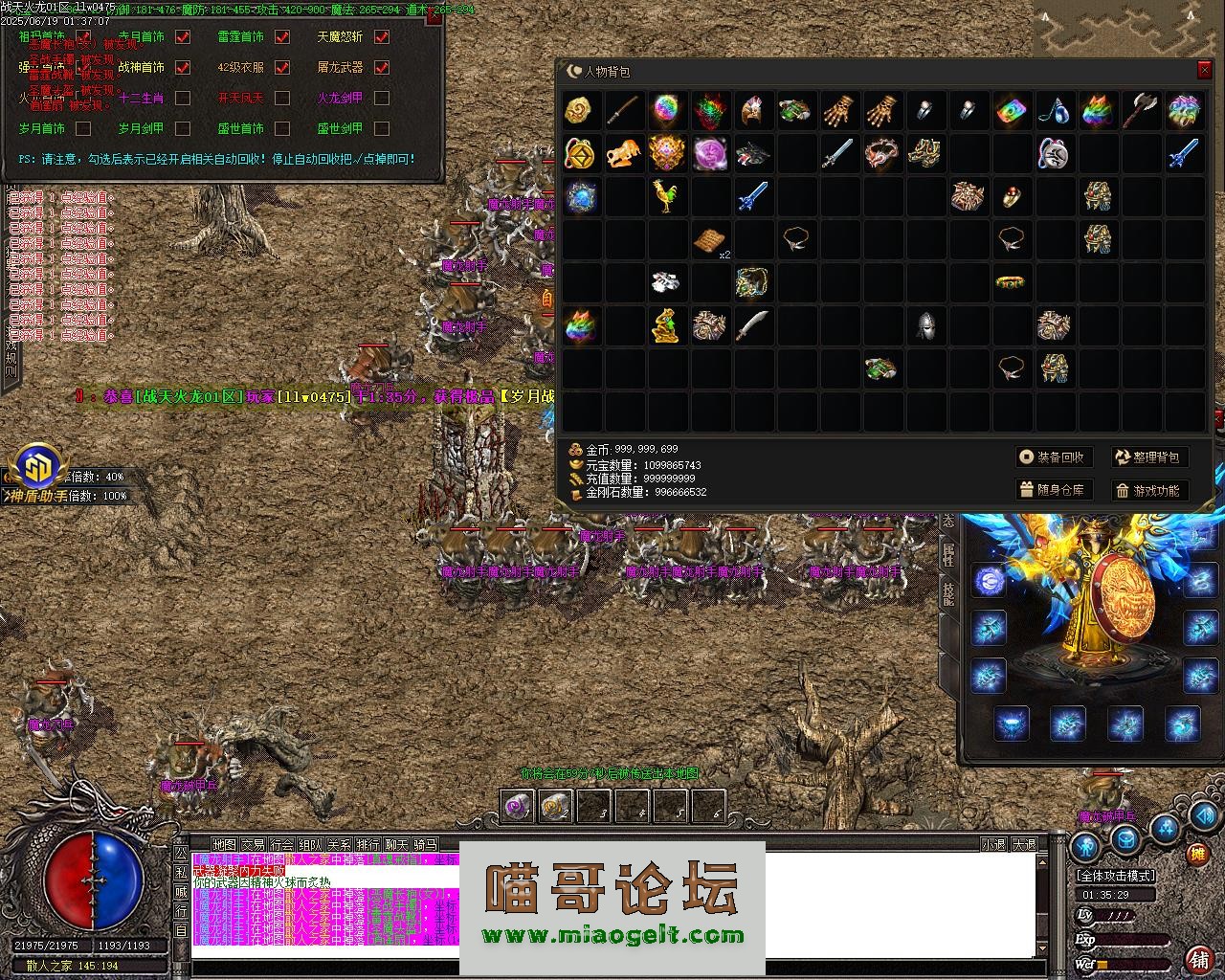
Task: Close the 人物背包 inventory window
Action: [x=1204, y=71]
